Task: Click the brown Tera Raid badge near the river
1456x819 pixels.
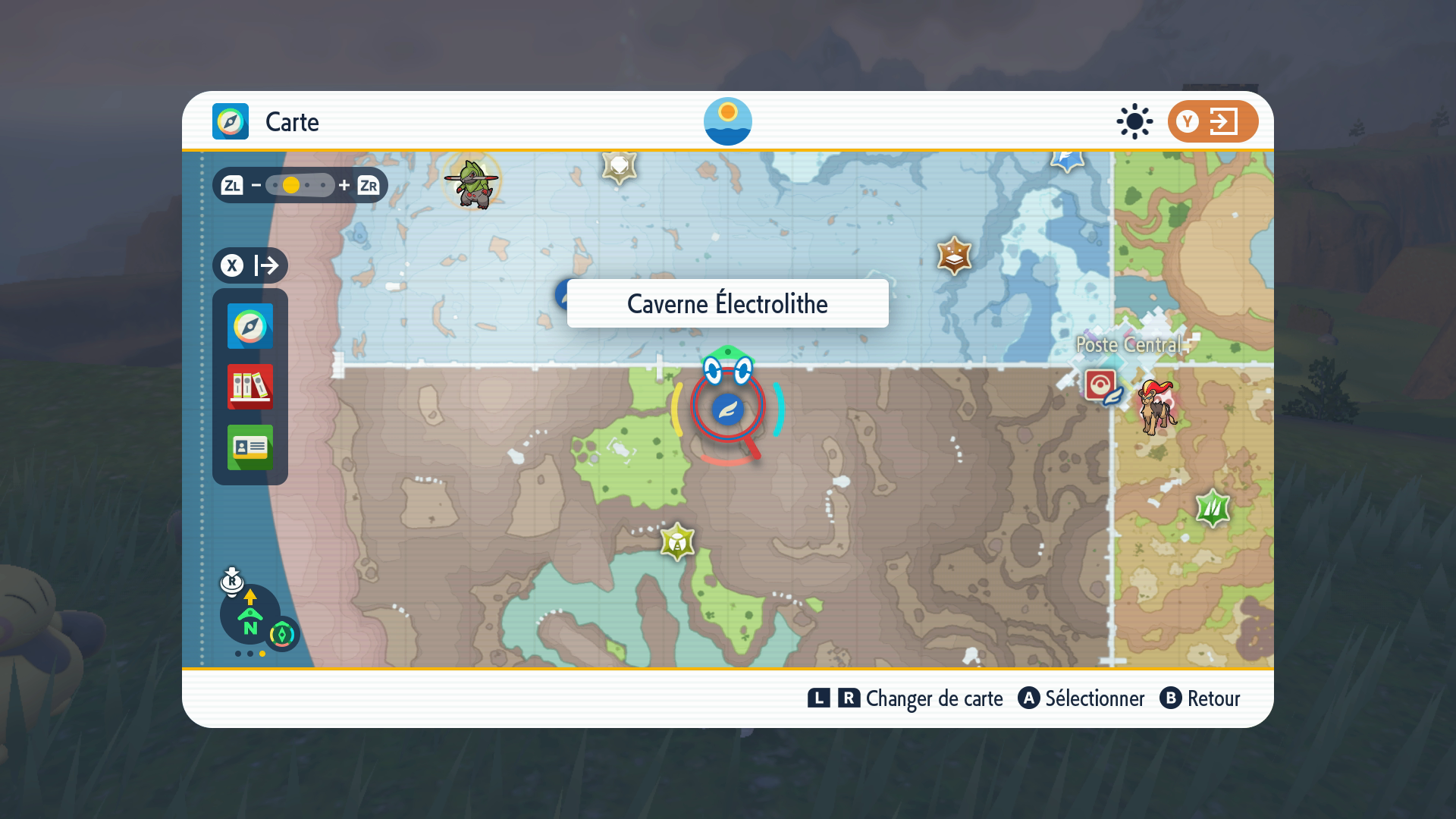Action: 953,257
